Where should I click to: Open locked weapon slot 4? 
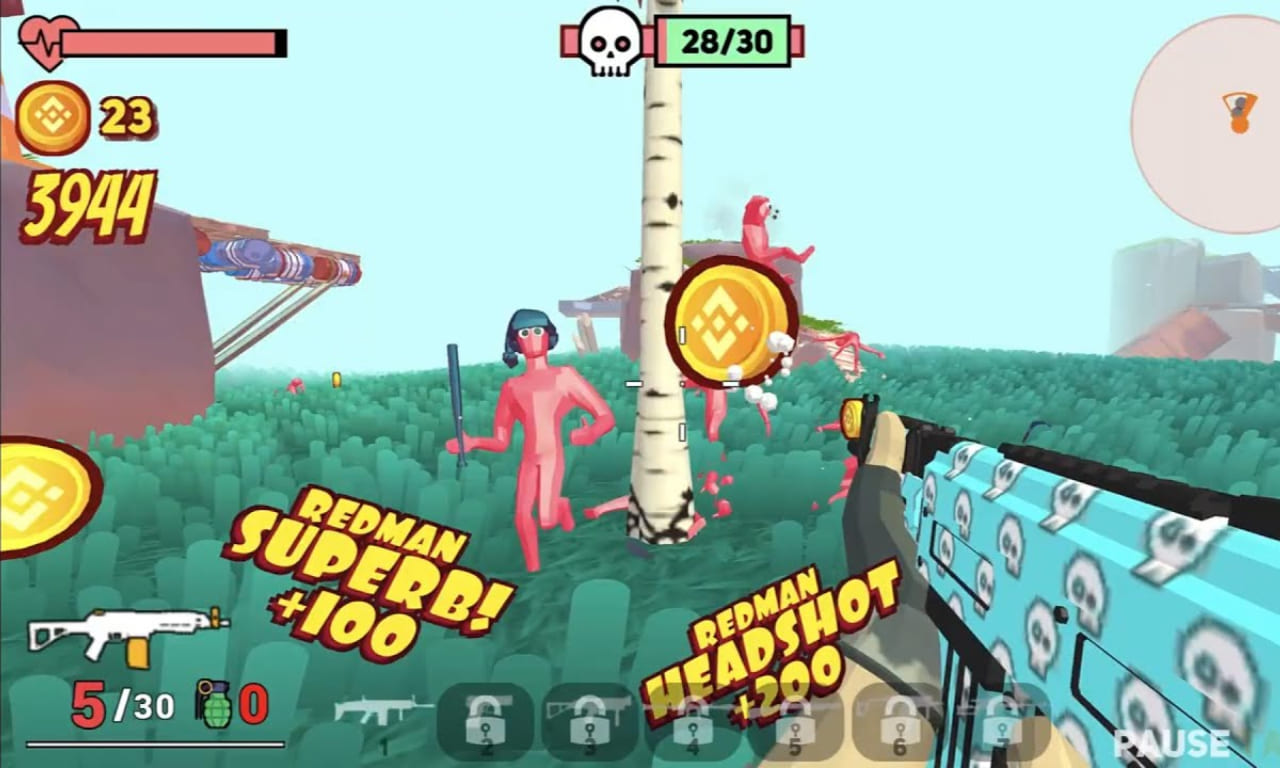point(693,723)
